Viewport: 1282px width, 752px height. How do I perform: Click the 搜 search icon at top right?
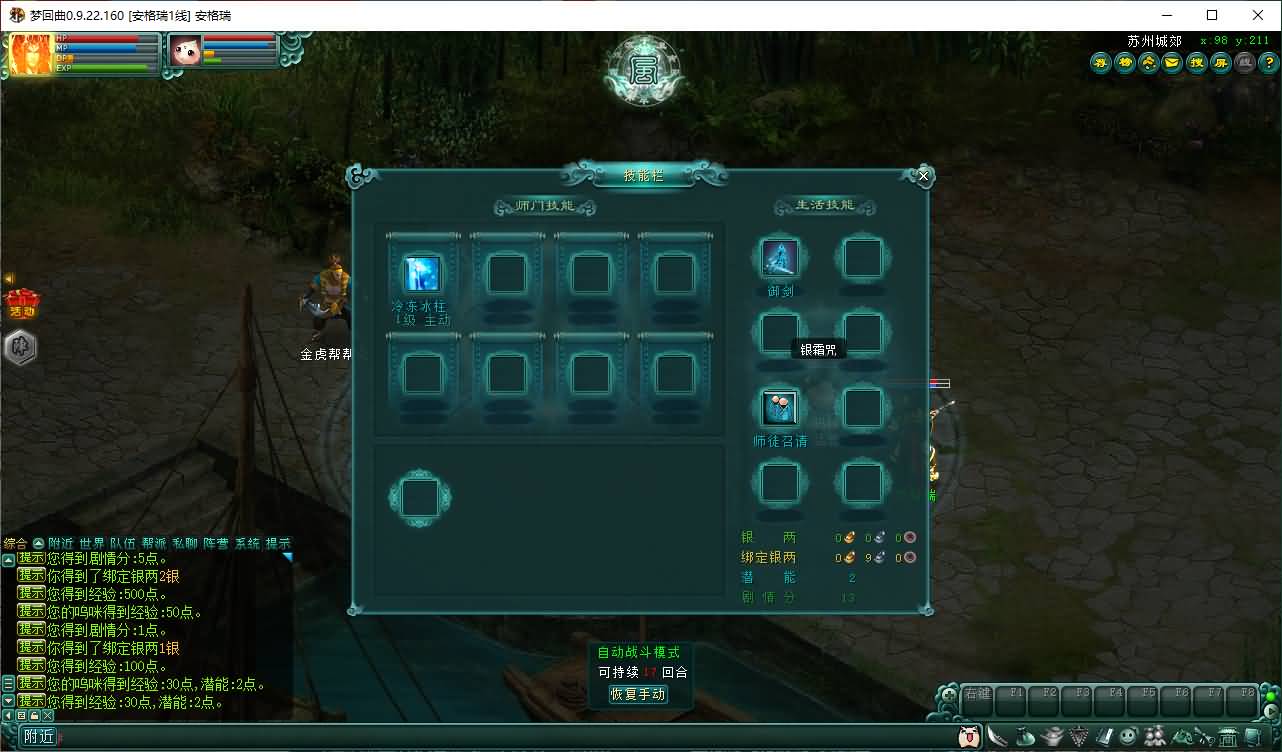[1196, 62]
